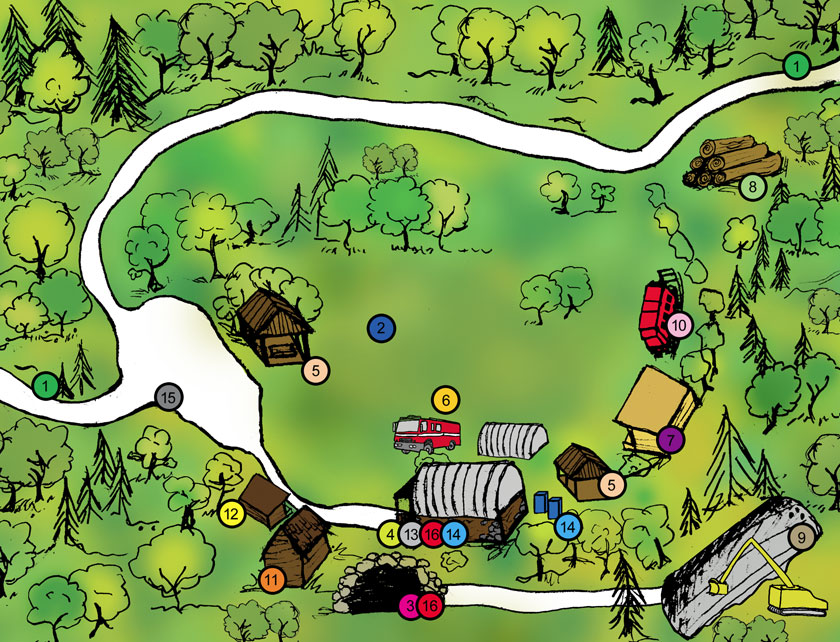
Task: Choose pink marker 10 on the red wagon
Action: [679, 324]
